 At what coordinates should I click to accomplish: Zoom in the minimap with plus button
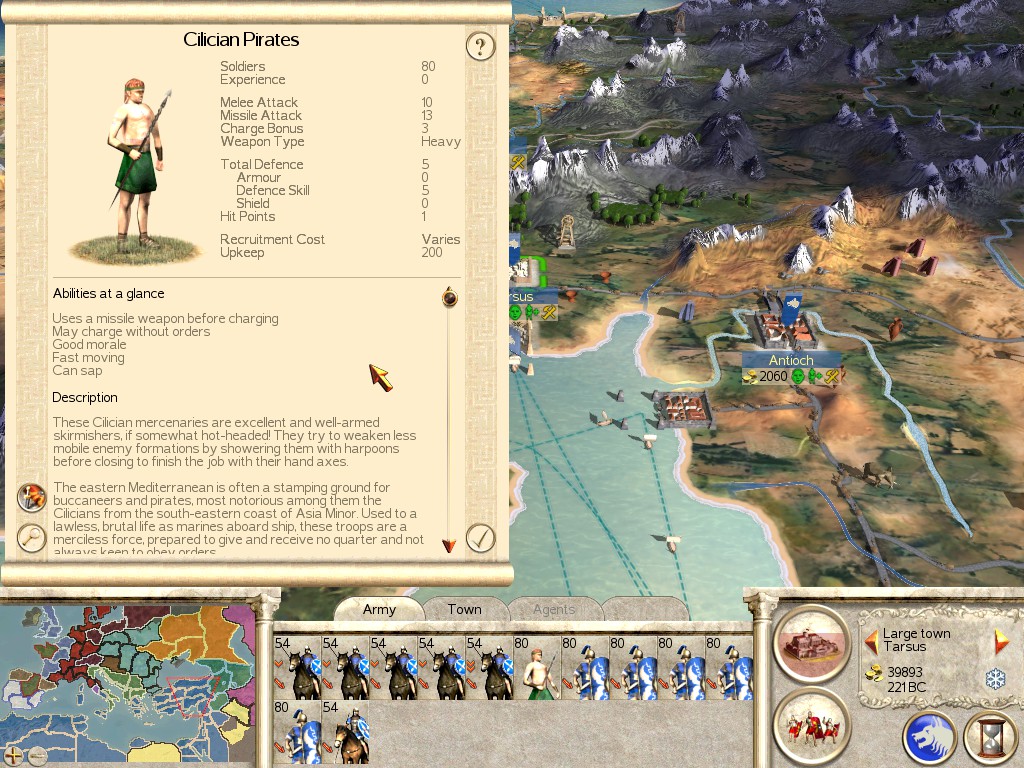pos(14,755)
